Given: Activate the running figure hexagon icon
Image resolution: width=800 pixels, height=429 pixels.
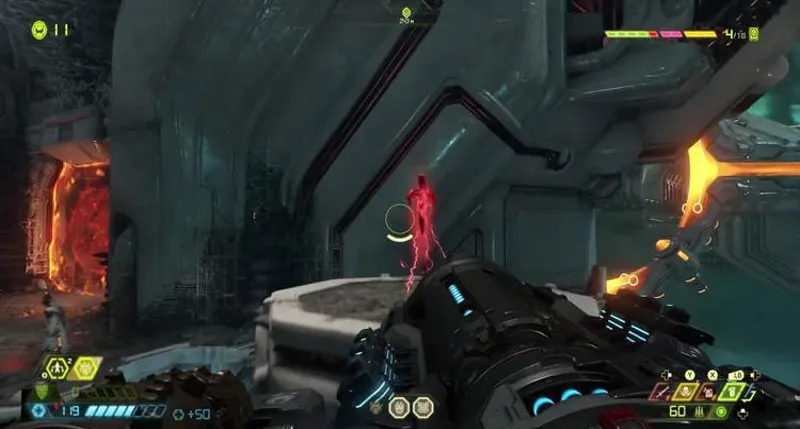Looking at the screenshot, I should [x=57, y=368].
